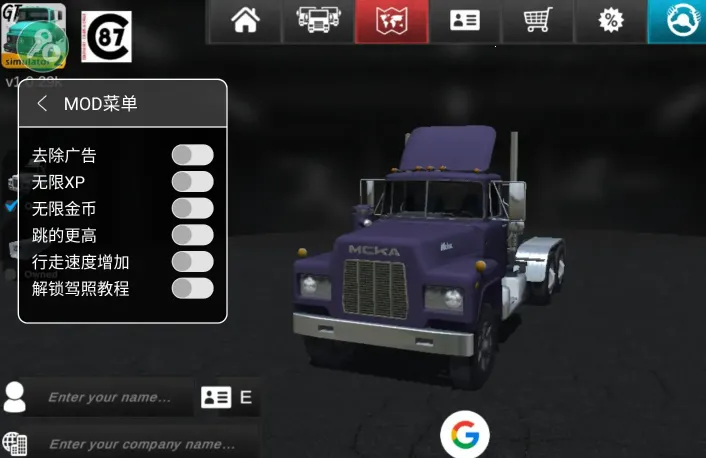
Task: Click the ID card icon beside name field
Action: [216, 397]
